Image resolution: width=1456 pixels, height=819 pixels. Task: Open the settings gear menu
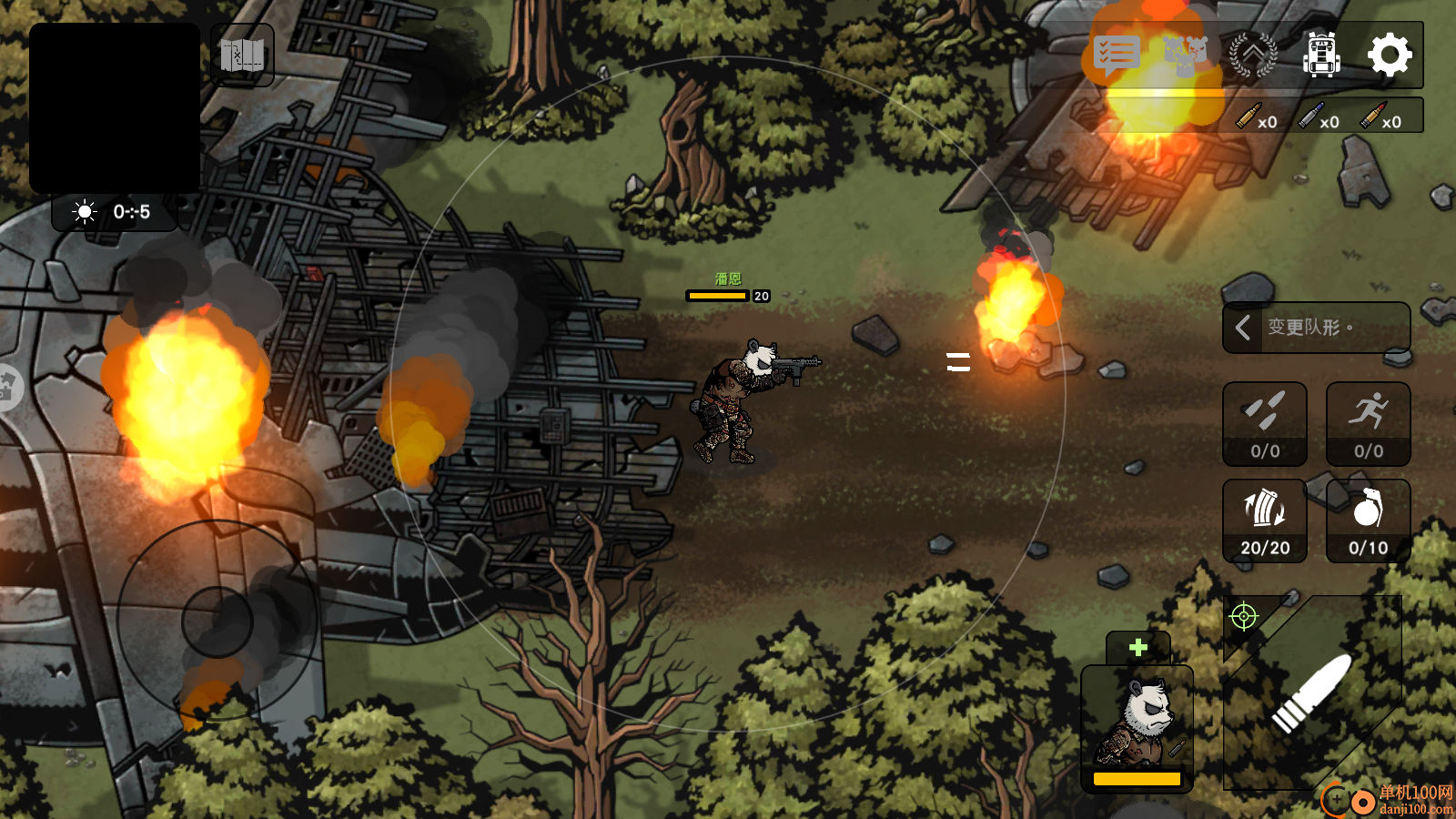(x=1390, y=55)
